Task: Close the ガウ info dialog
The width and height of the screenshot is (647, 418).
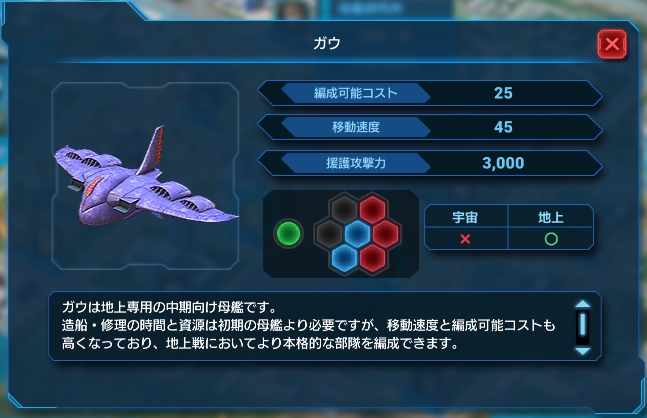Action: pyautogui.click(x=612, y=44)
